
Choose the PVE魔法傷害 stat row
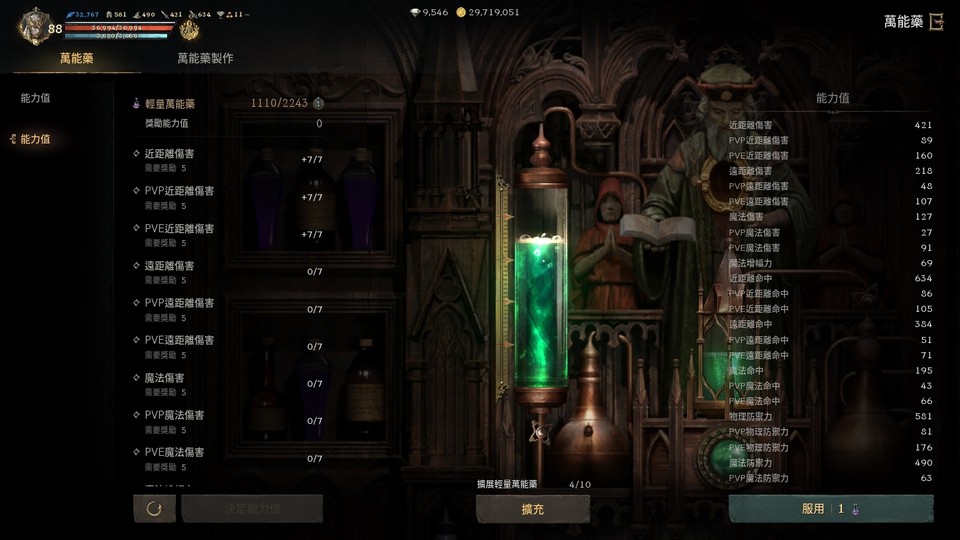click(x=227, y=458)
